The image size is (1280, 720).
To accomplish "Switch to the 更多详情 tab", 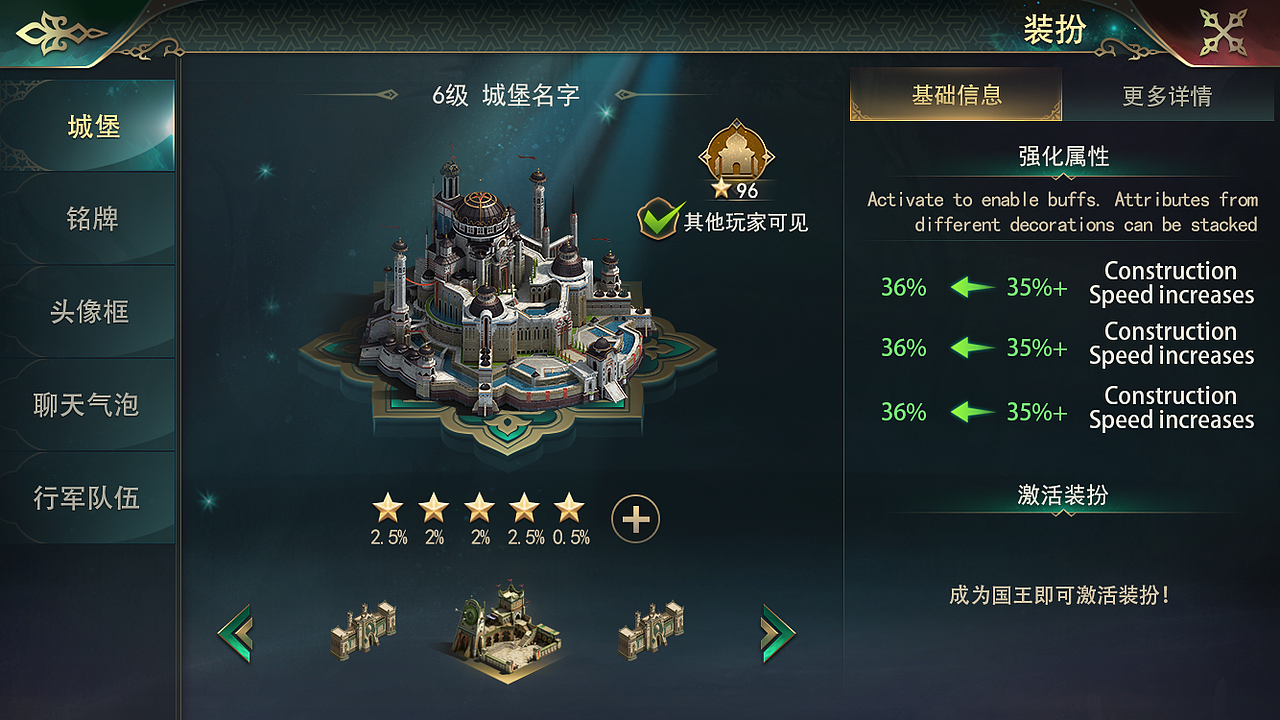I will tap(1168, 96).
